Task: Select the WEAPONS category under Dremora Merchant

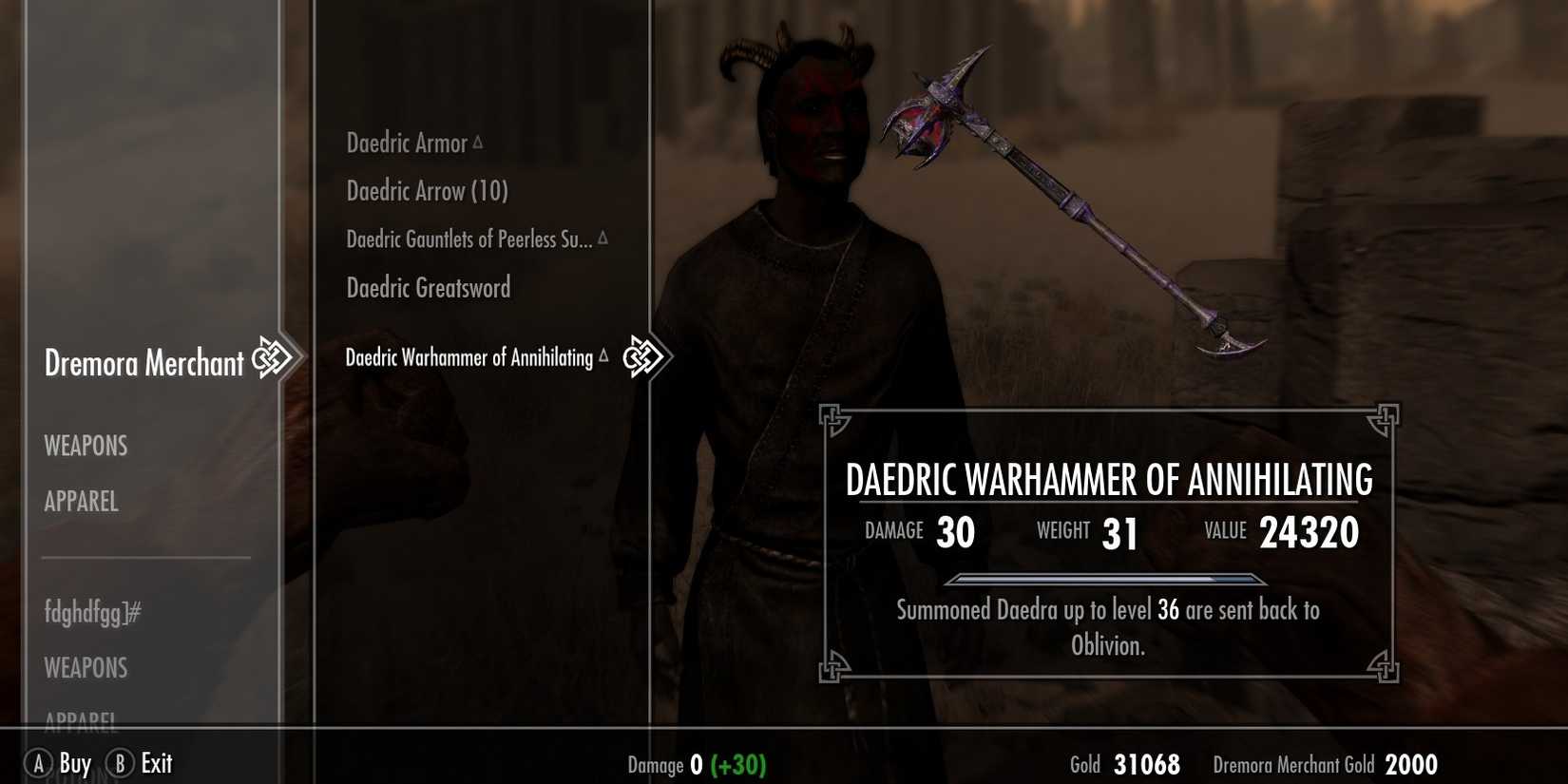Action: 86,446
